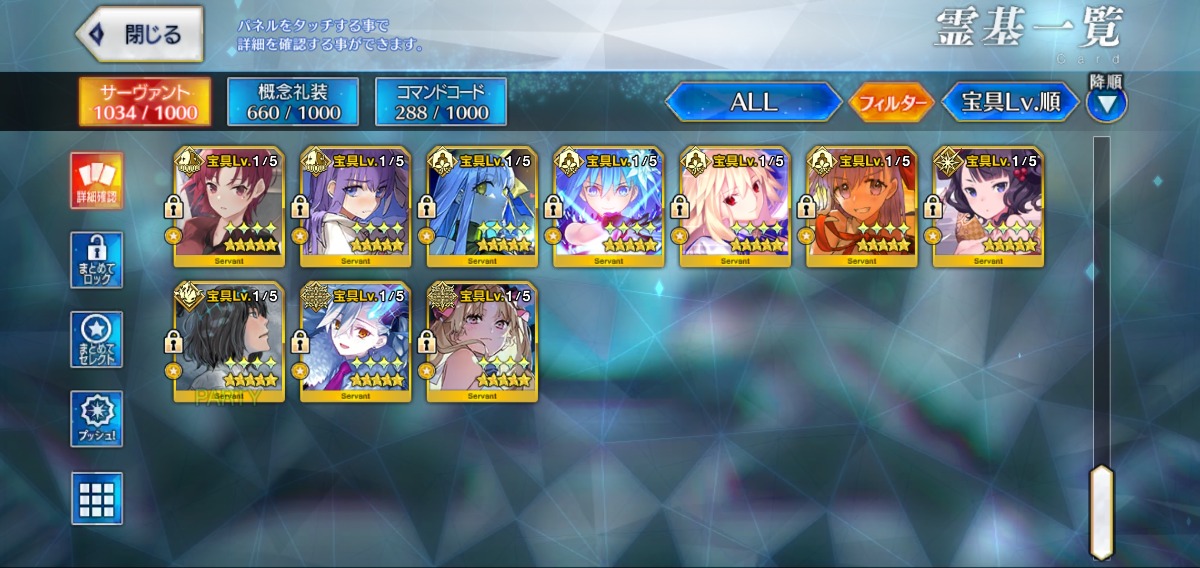Select the blonde red-eyed servant card

click(735, 207)
